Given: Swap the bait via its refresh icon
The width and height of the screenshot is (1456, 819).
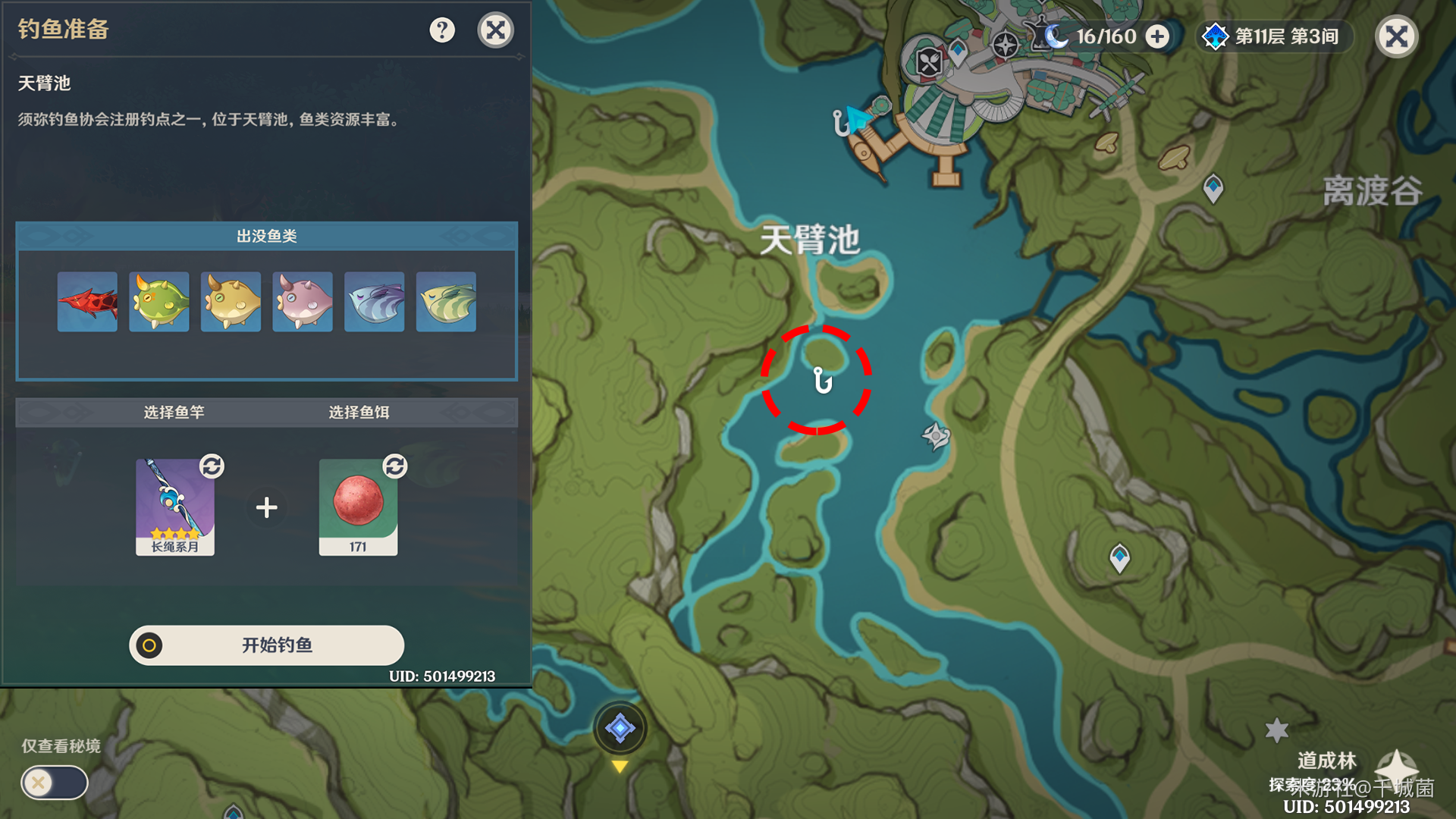Looking at the screenshot, I should coord(394,466).
